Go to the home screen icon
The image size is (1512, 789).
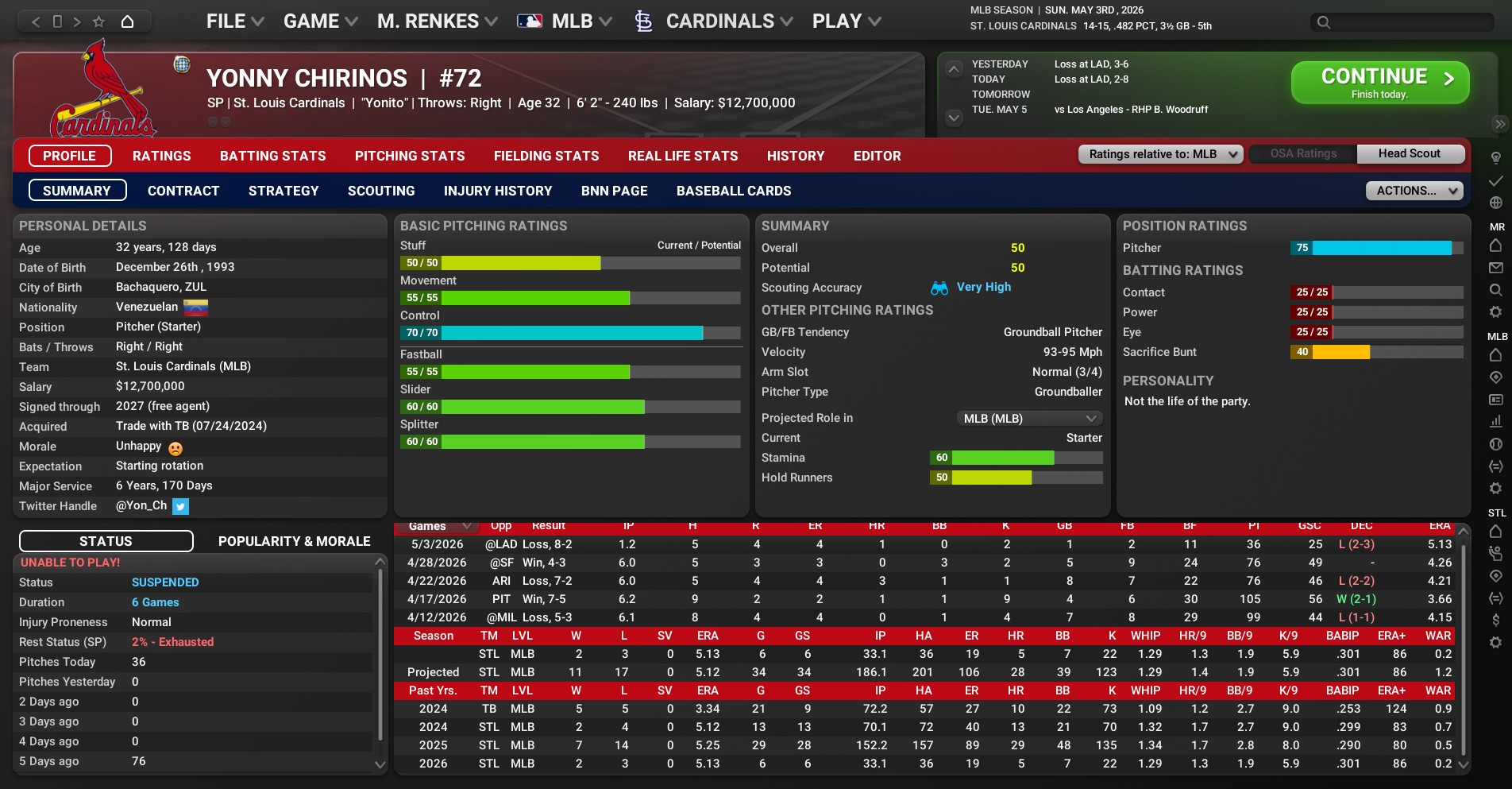tap(127, 21)
